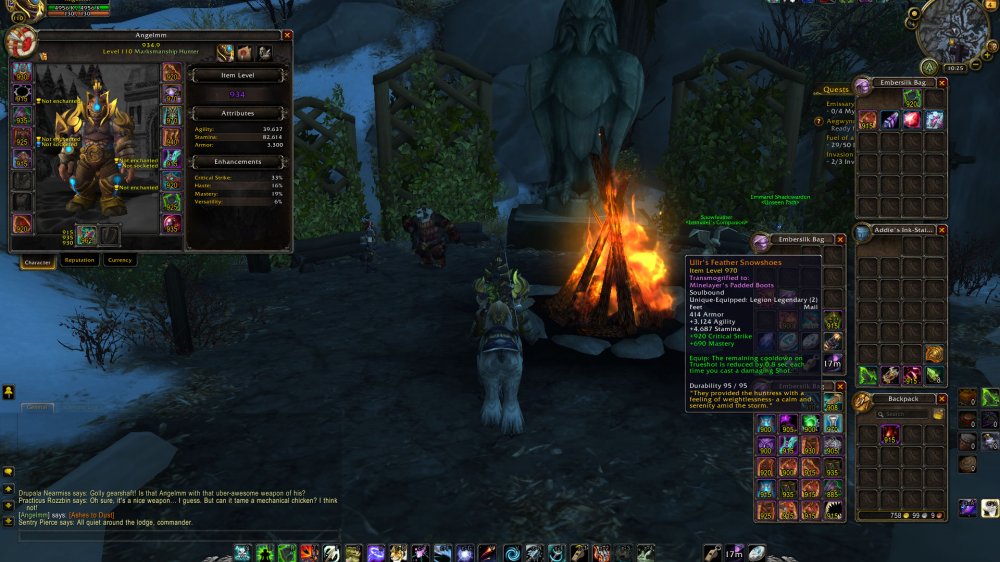The width and height of the screenshot is (1000, 562).
Task: Click the Backpack search field
Action: 903,414
